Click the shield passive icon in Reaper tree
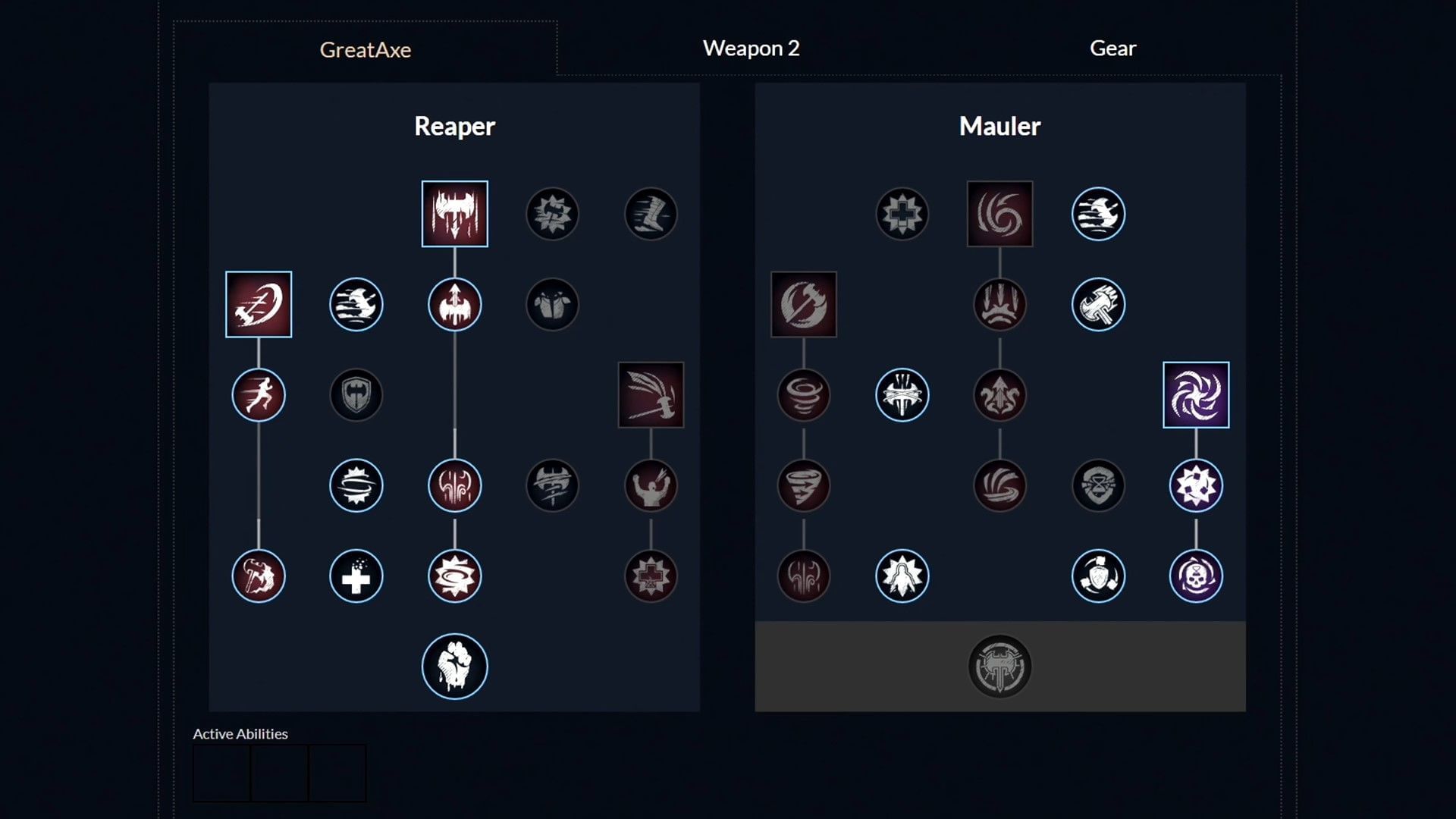The image size is (1456, 819). coord(356,394)
